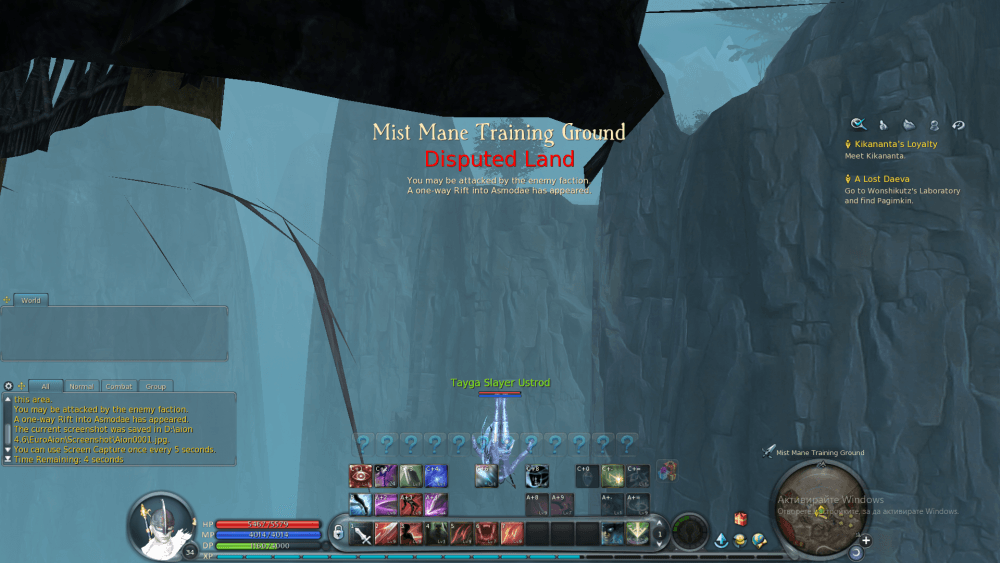Open the globe icon menu
Viewport: 1000px width, 563px height.
(760, 541)
